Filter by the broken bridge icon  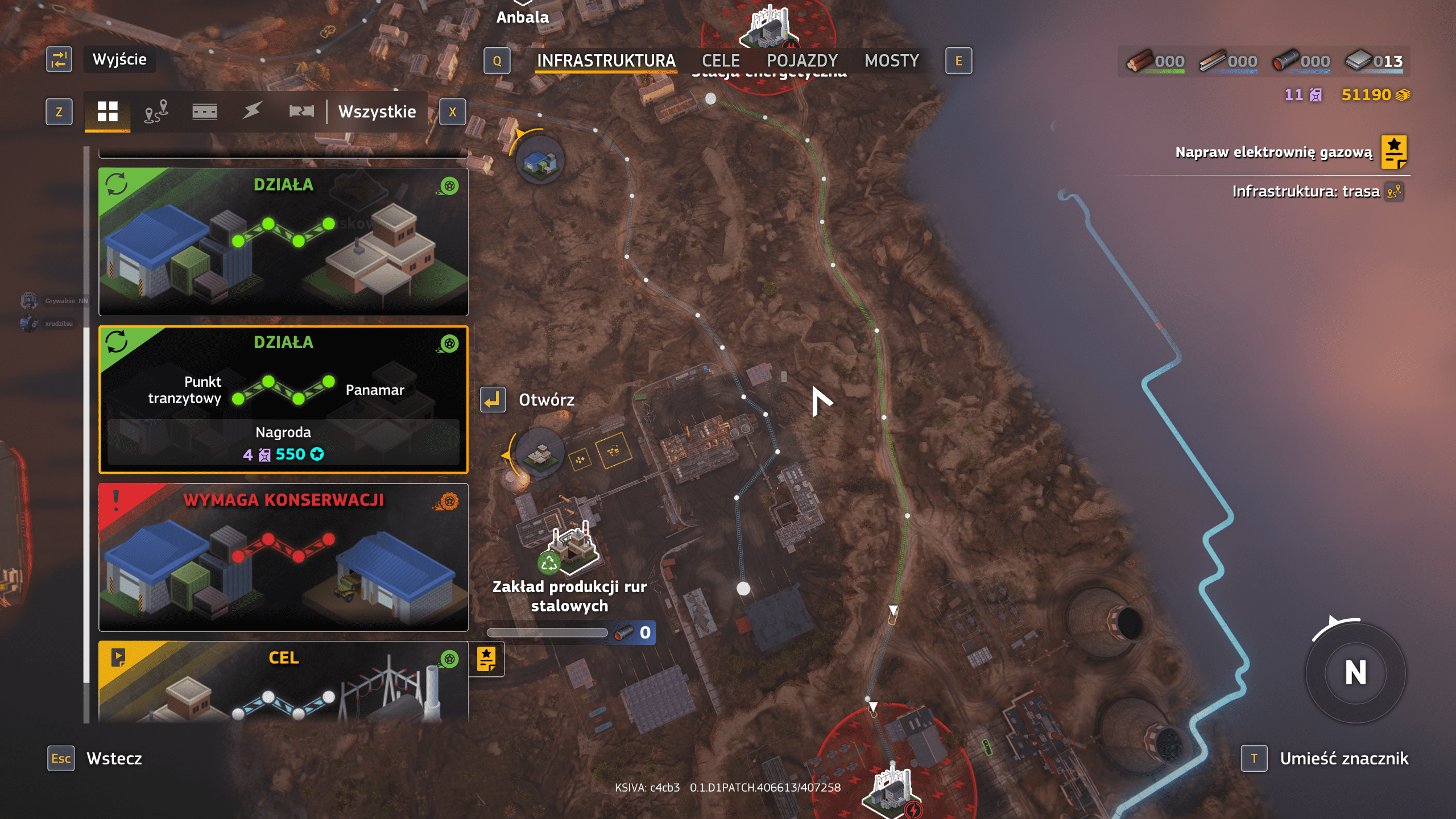pyautogui.click(x=301, y=111)
